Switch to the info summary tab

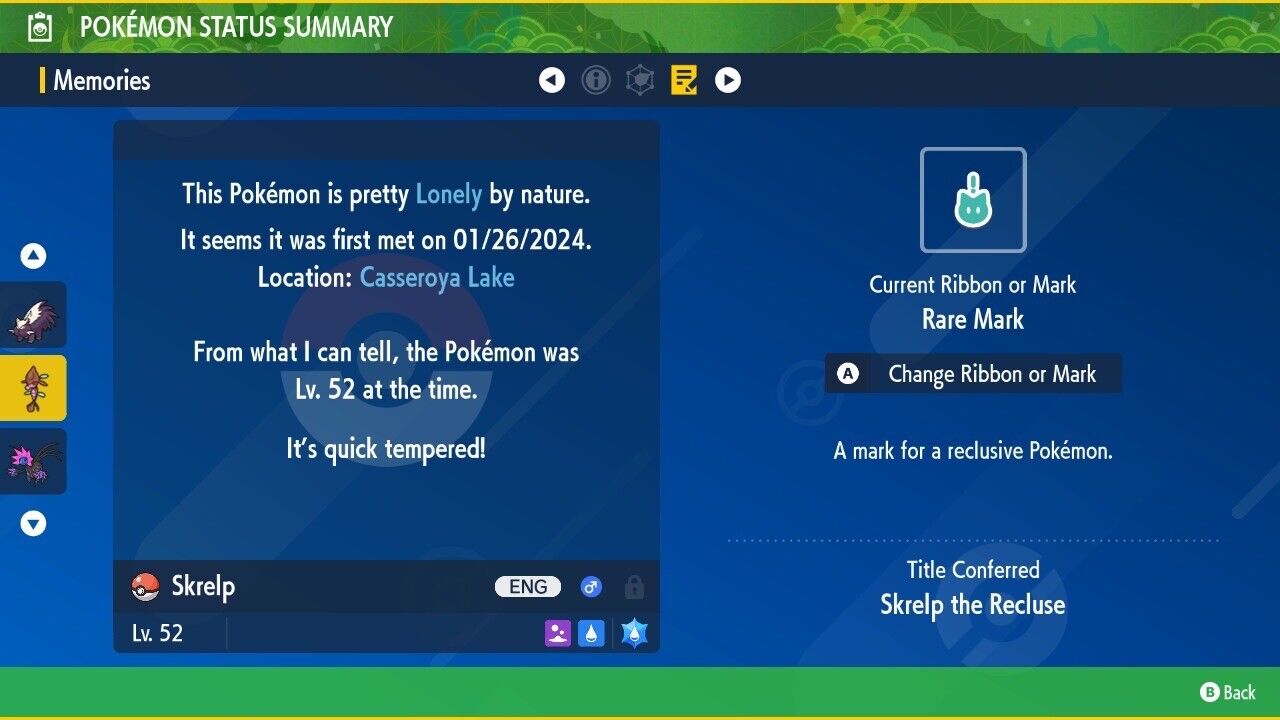(x=596, y=80)
